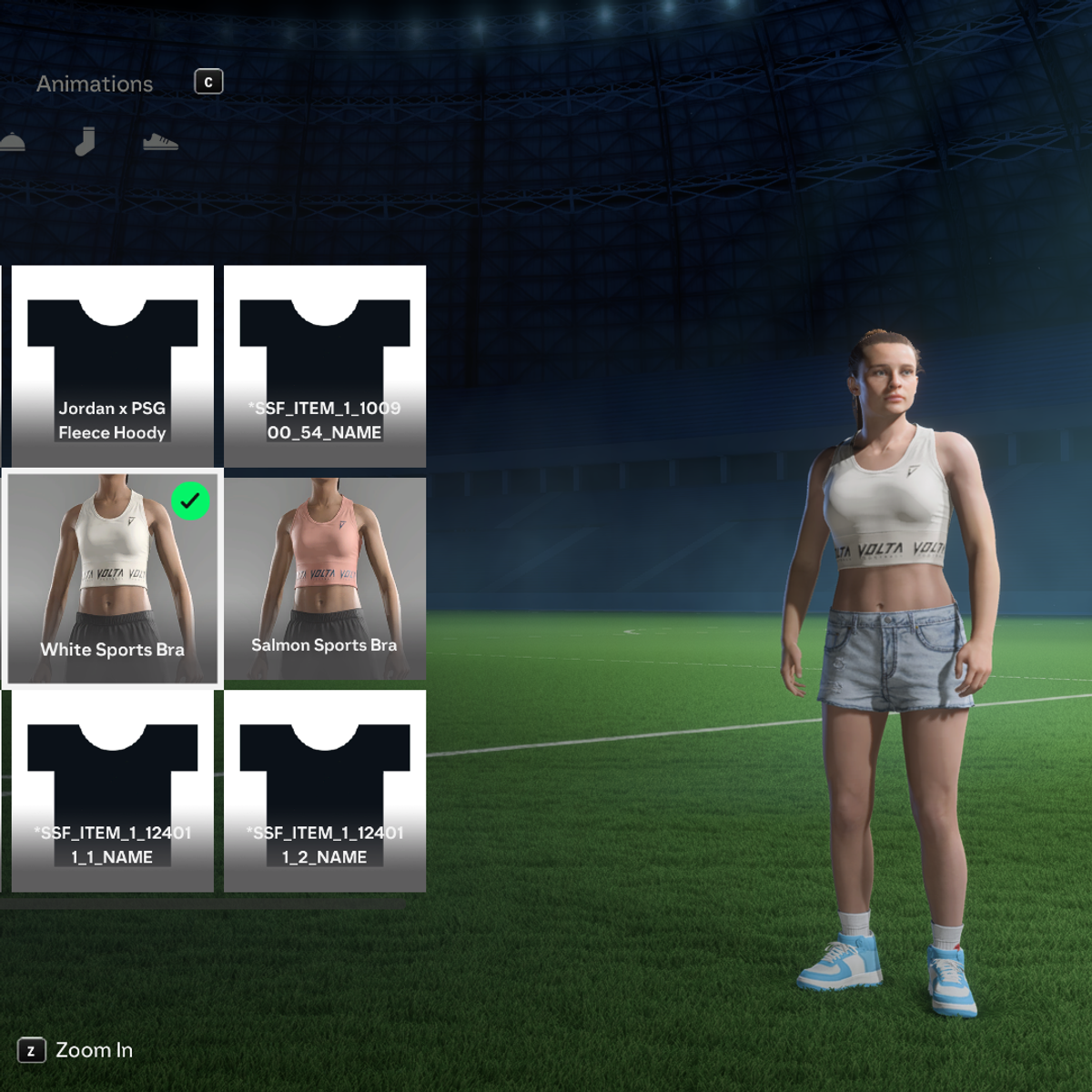
Task: Select the SSF_ITEM_1_100900_54_NAME top
Action: click(x=325, y=366)
